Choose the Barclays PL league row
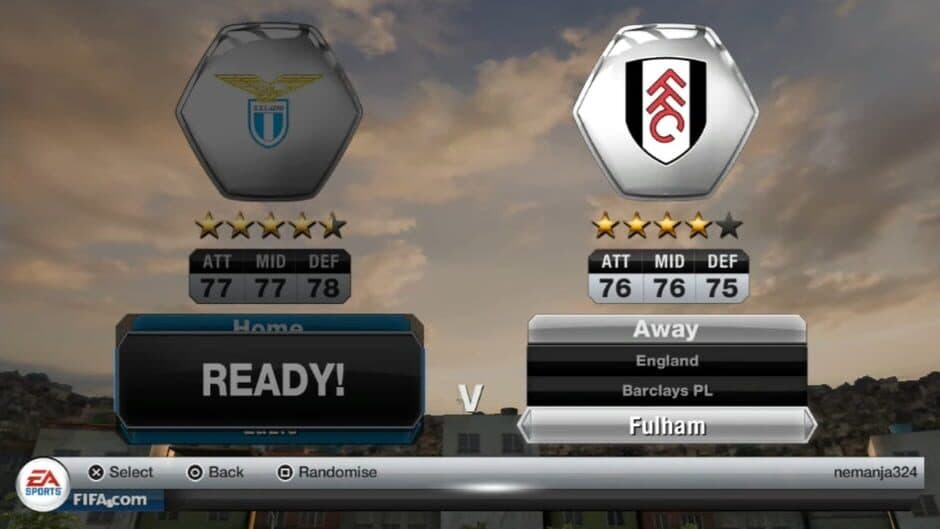Viewport: 940px width, 529px height. (x=666, y=391)
